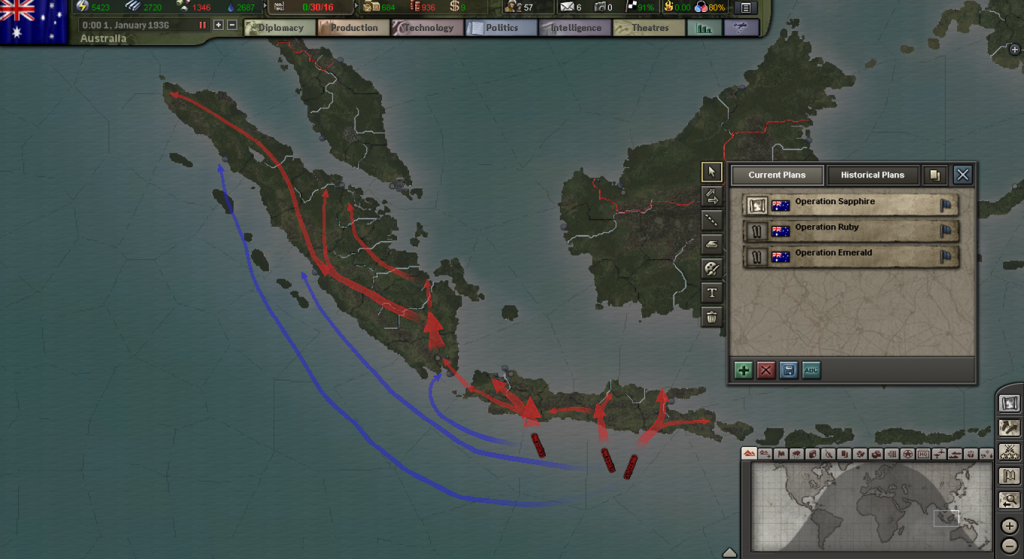Save the plan with the blue disk button

[788, 370]
